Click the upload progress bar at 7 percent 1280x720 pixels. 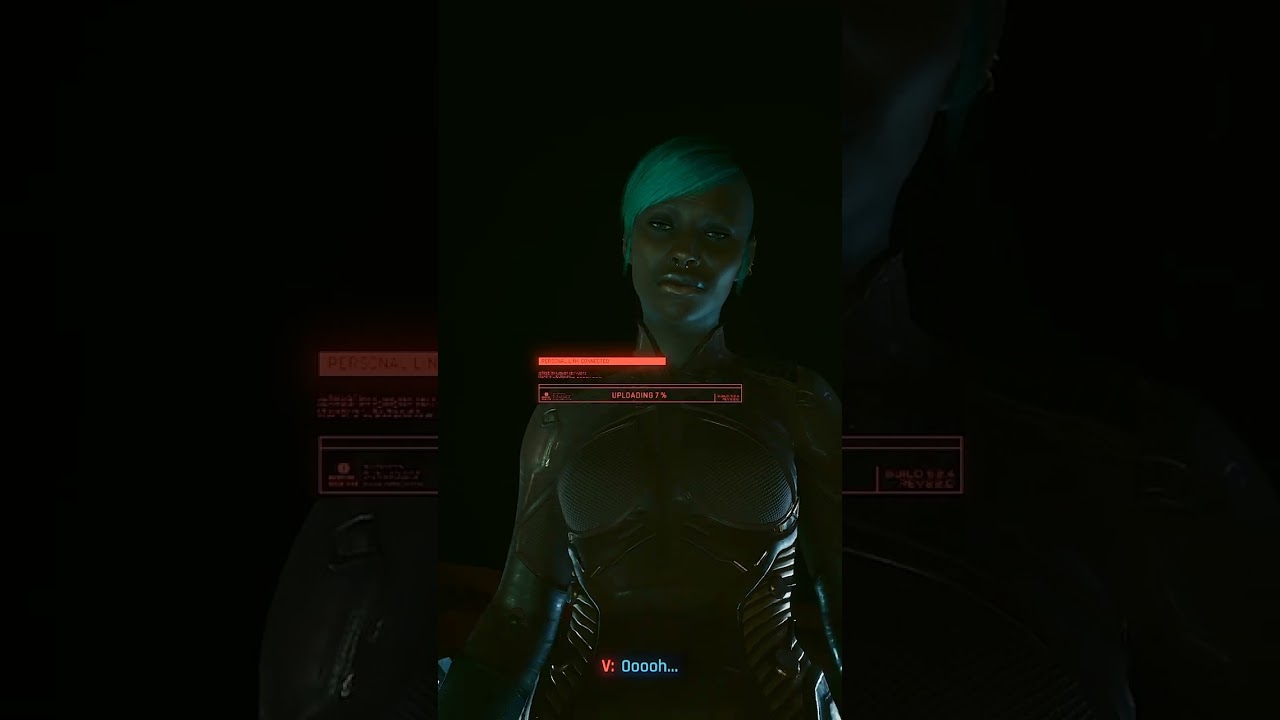pos(640,393)
